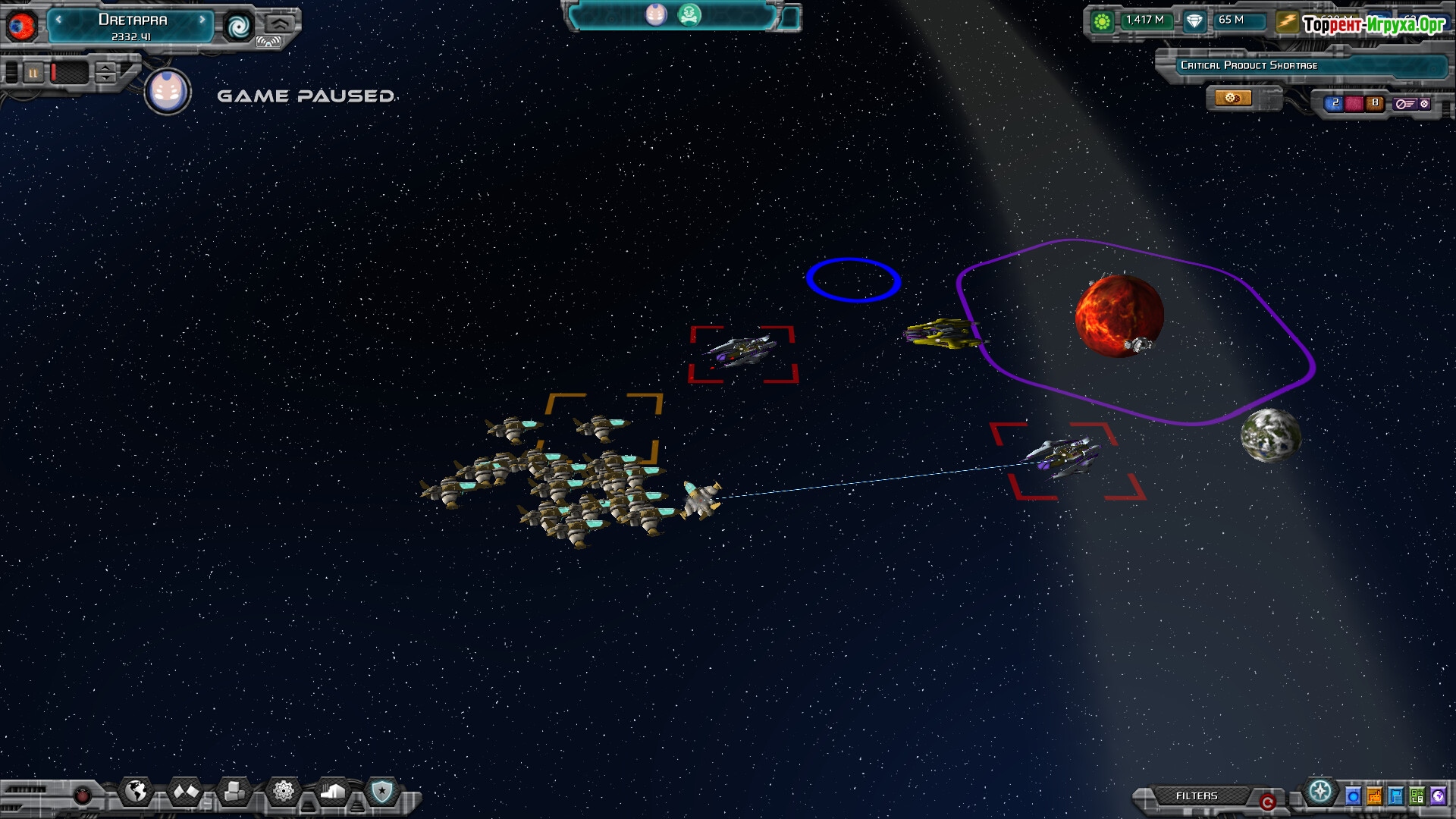Go to the previous system with the left arrow
Image resolution: width=1456 pixels, height=819 pixels.
point(58,20)
